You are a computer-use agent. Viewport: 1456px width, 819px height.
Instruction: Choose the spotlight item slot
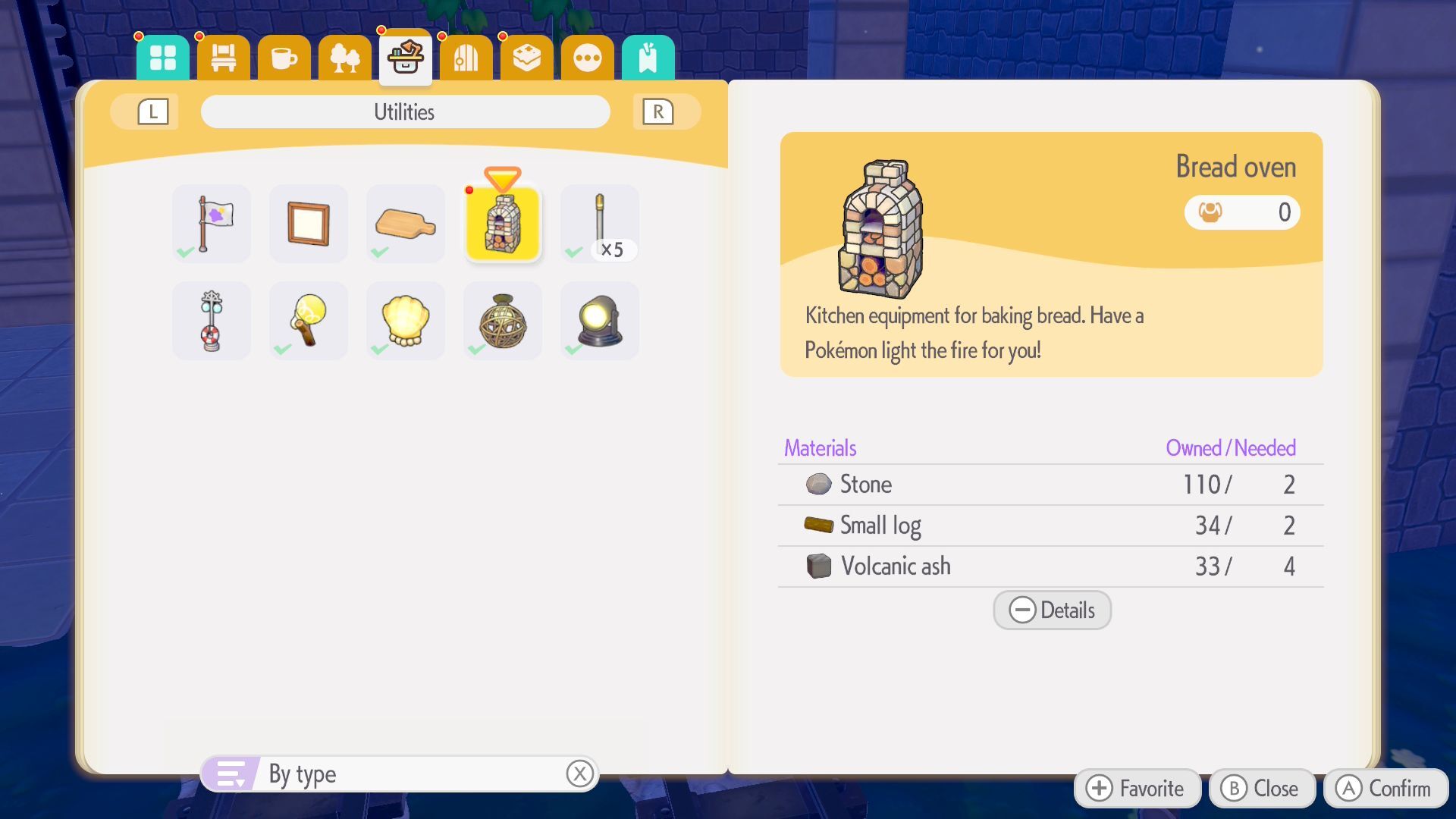click(600, 321)
